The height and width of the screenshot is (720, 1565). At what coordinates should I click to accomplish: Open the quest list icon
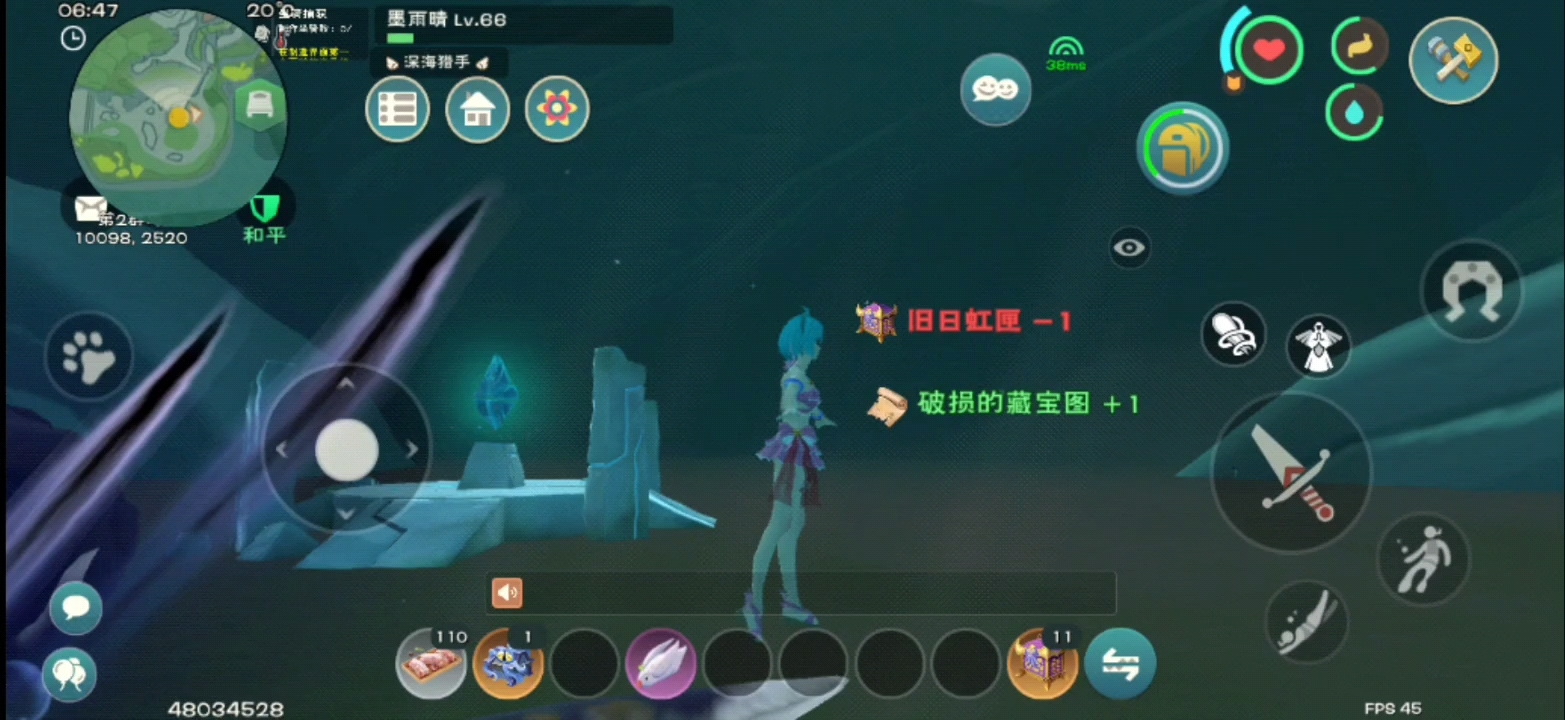397,109
